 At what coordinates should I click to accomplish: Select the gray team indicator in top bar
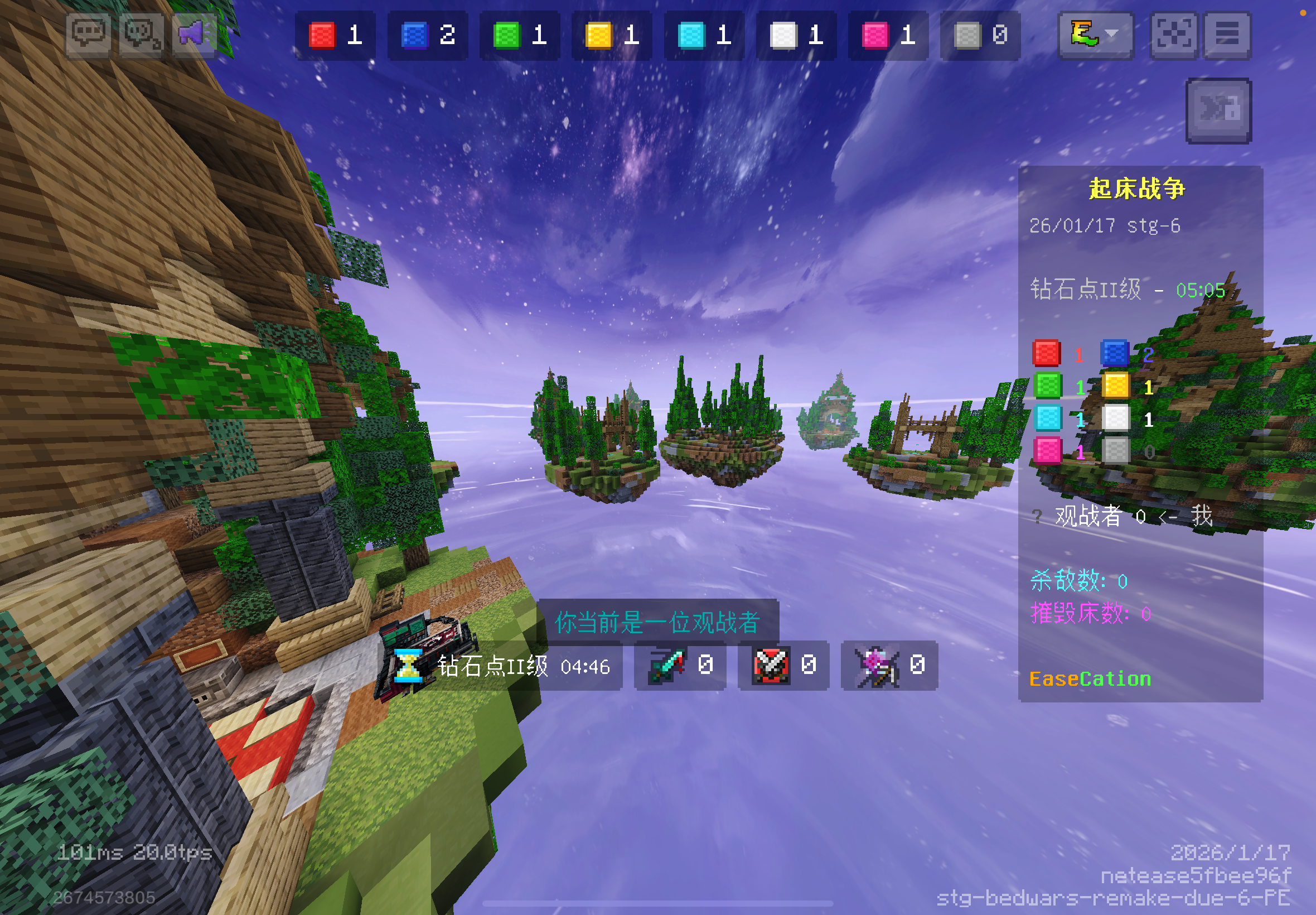click(980, 36)
